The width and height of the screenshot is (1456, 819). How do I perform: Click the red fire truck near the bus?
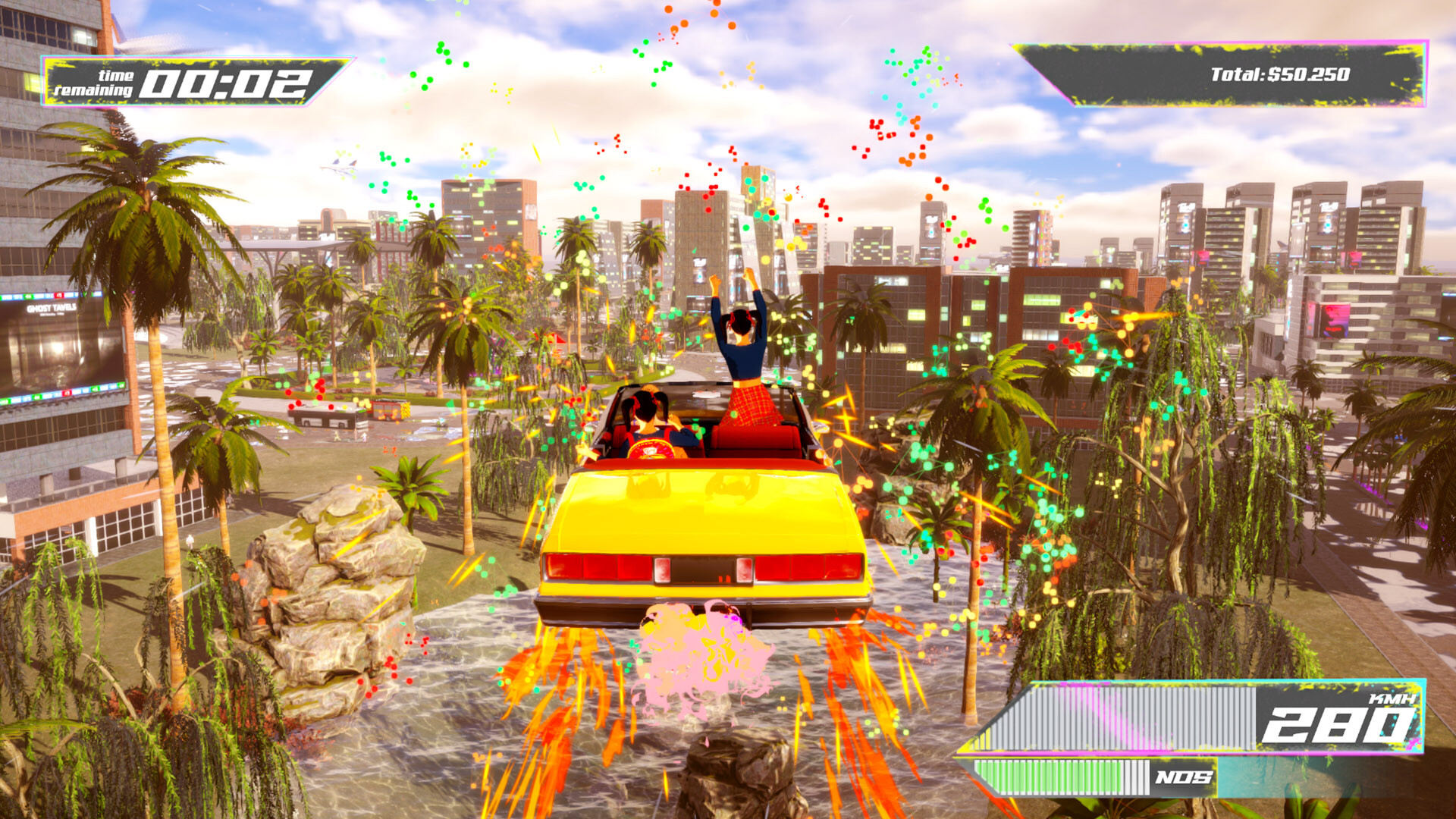pyautogui.click(x=388, y=412)
